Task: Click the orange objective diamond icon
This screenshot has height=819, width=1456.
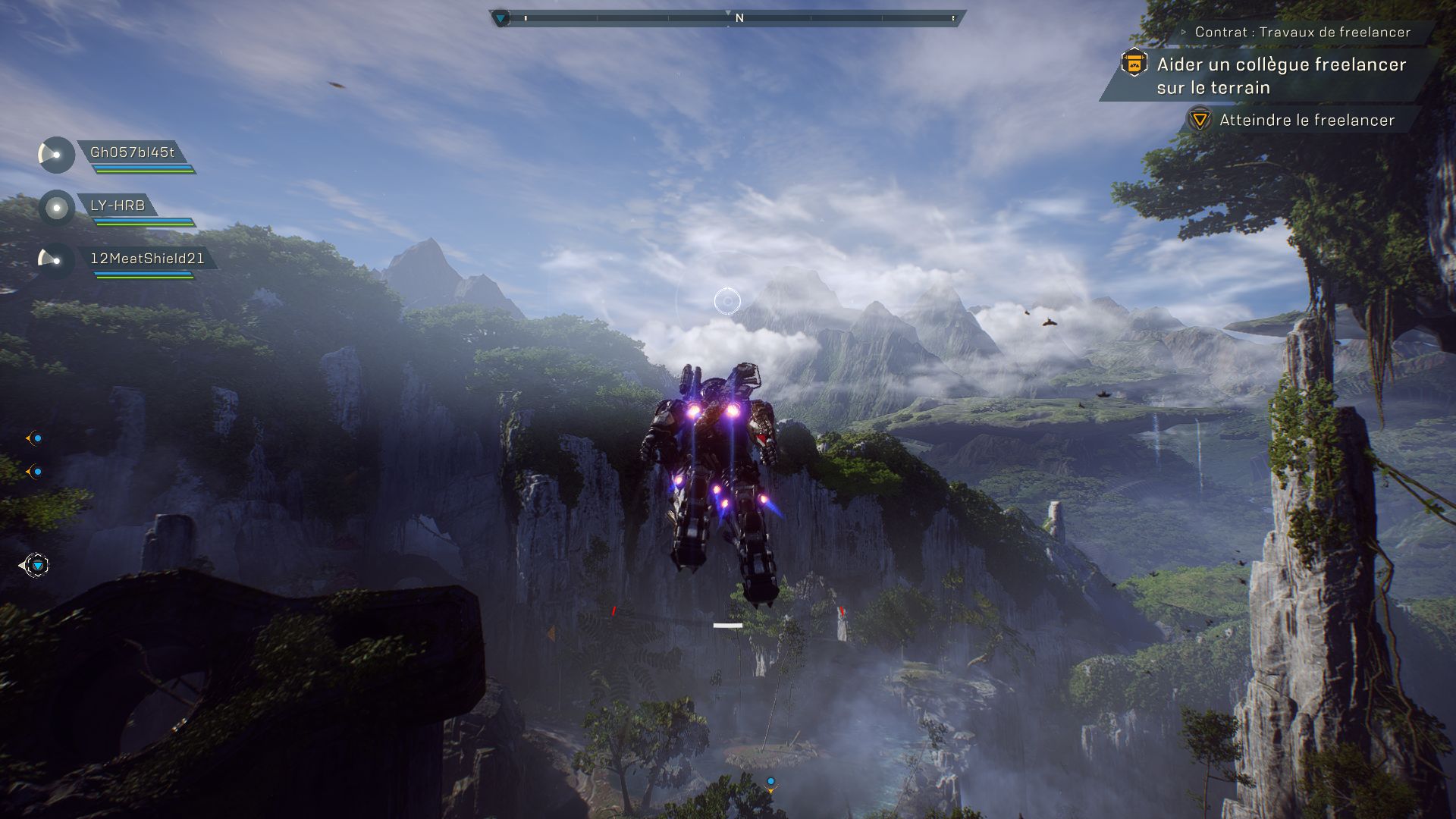Action: 1200,120
